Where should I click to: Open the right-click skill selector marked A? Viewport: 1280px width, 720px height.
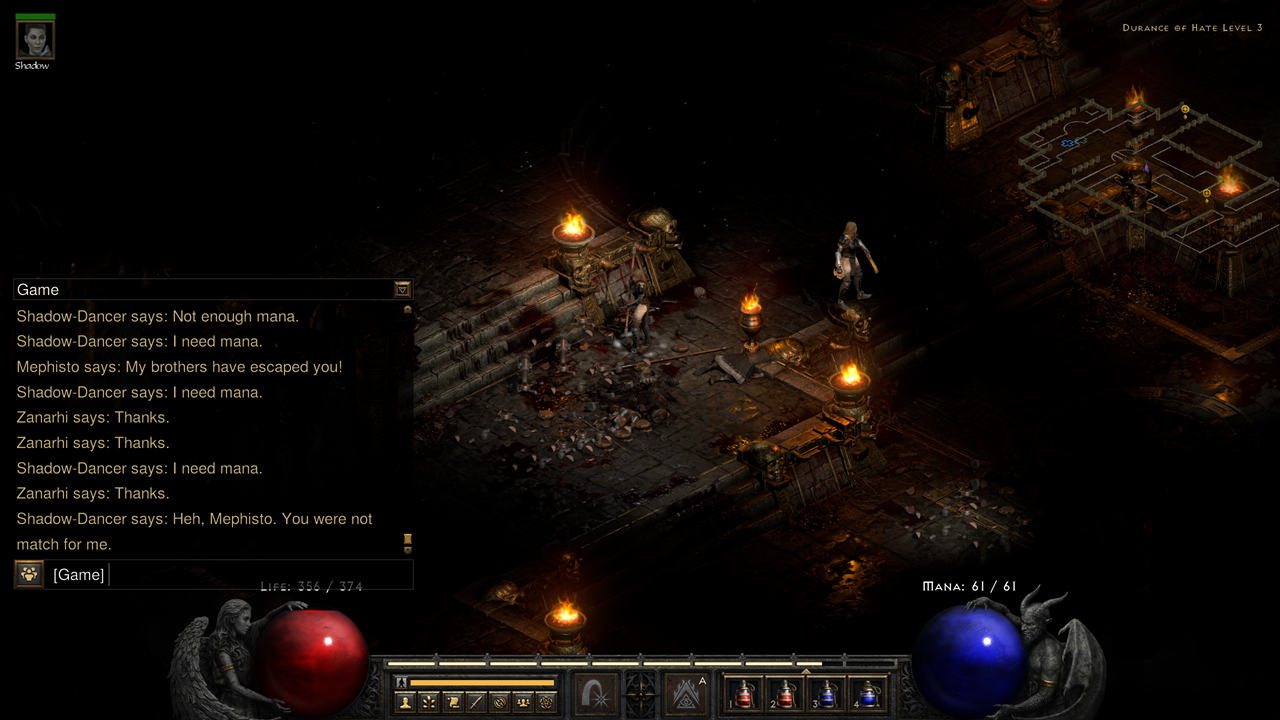point(685,696)
